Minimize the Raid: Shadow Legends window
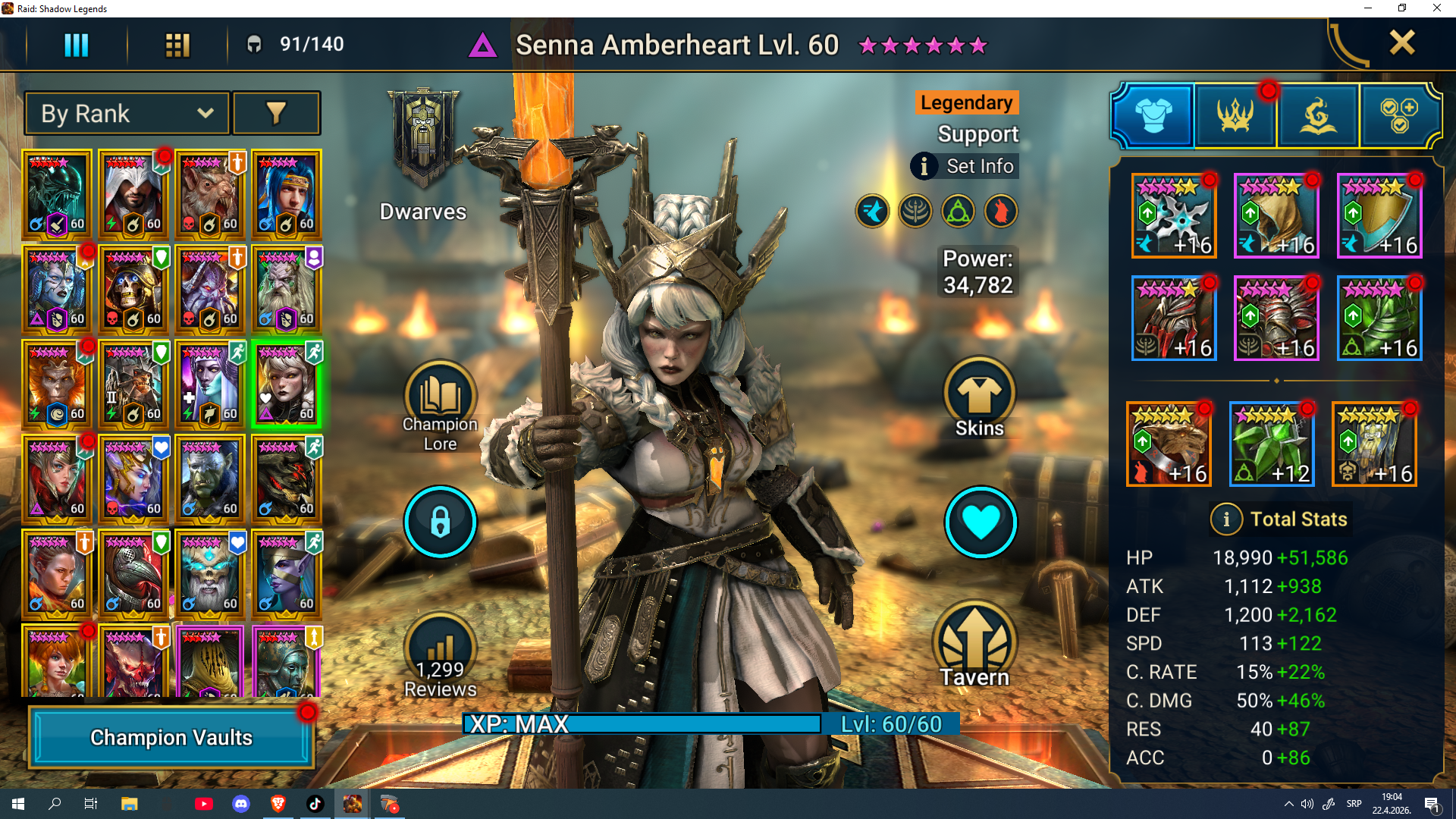This screenshot has height=819, width=1456. click(x=1368, y=8)
